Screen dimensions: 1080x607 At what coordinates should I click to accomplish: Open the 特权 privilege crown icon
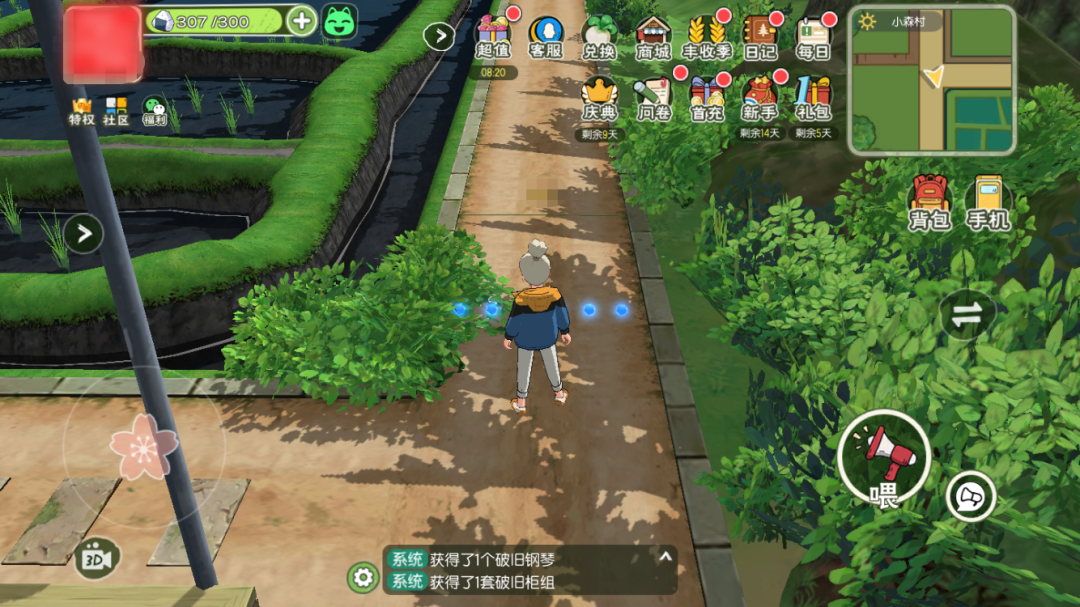pyautogui.click(x=81, y=110)
